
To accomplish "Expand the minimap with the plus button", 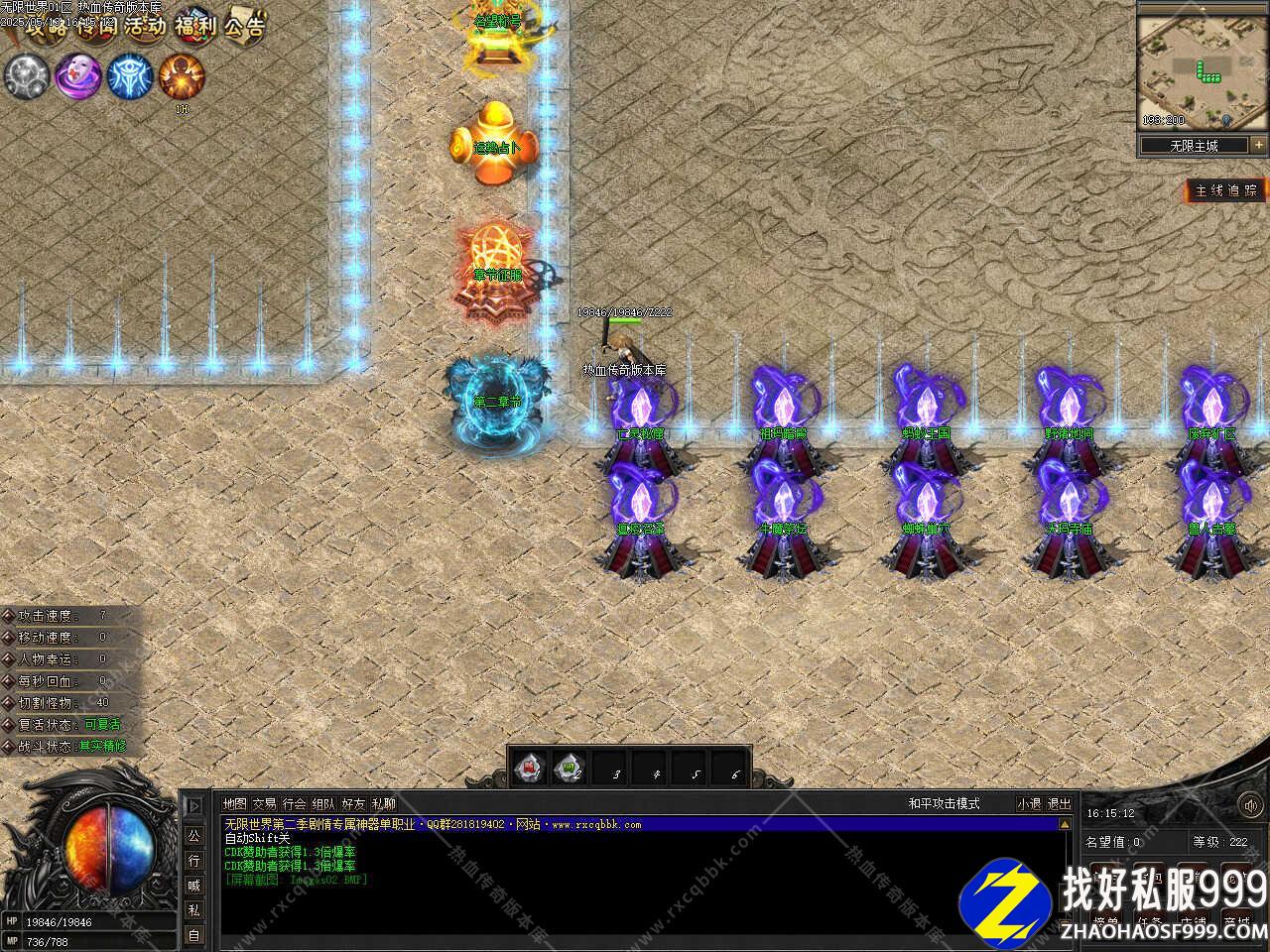I will coord(1258,145).
